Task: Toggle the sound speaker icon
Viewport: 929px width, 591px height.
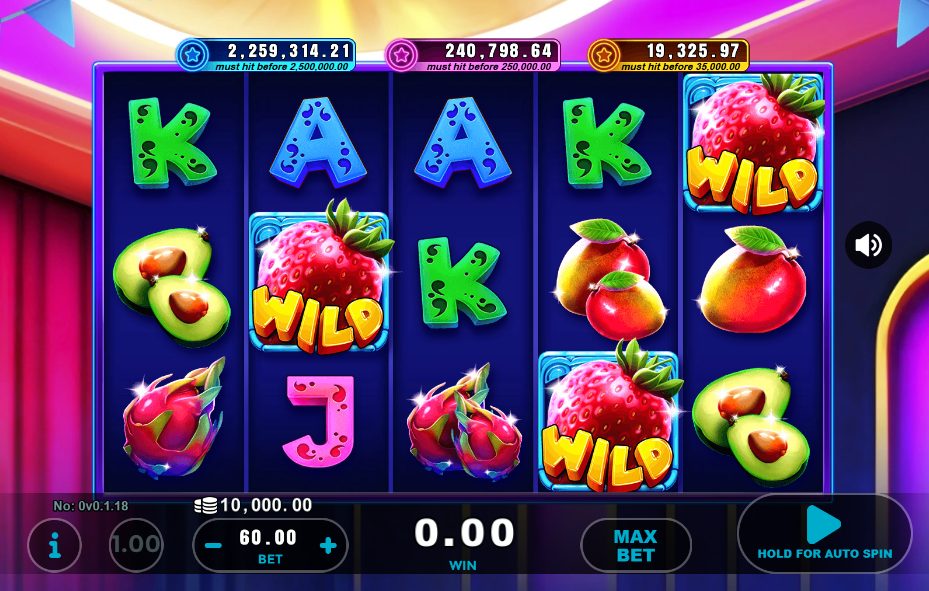Action: [868, 245]
